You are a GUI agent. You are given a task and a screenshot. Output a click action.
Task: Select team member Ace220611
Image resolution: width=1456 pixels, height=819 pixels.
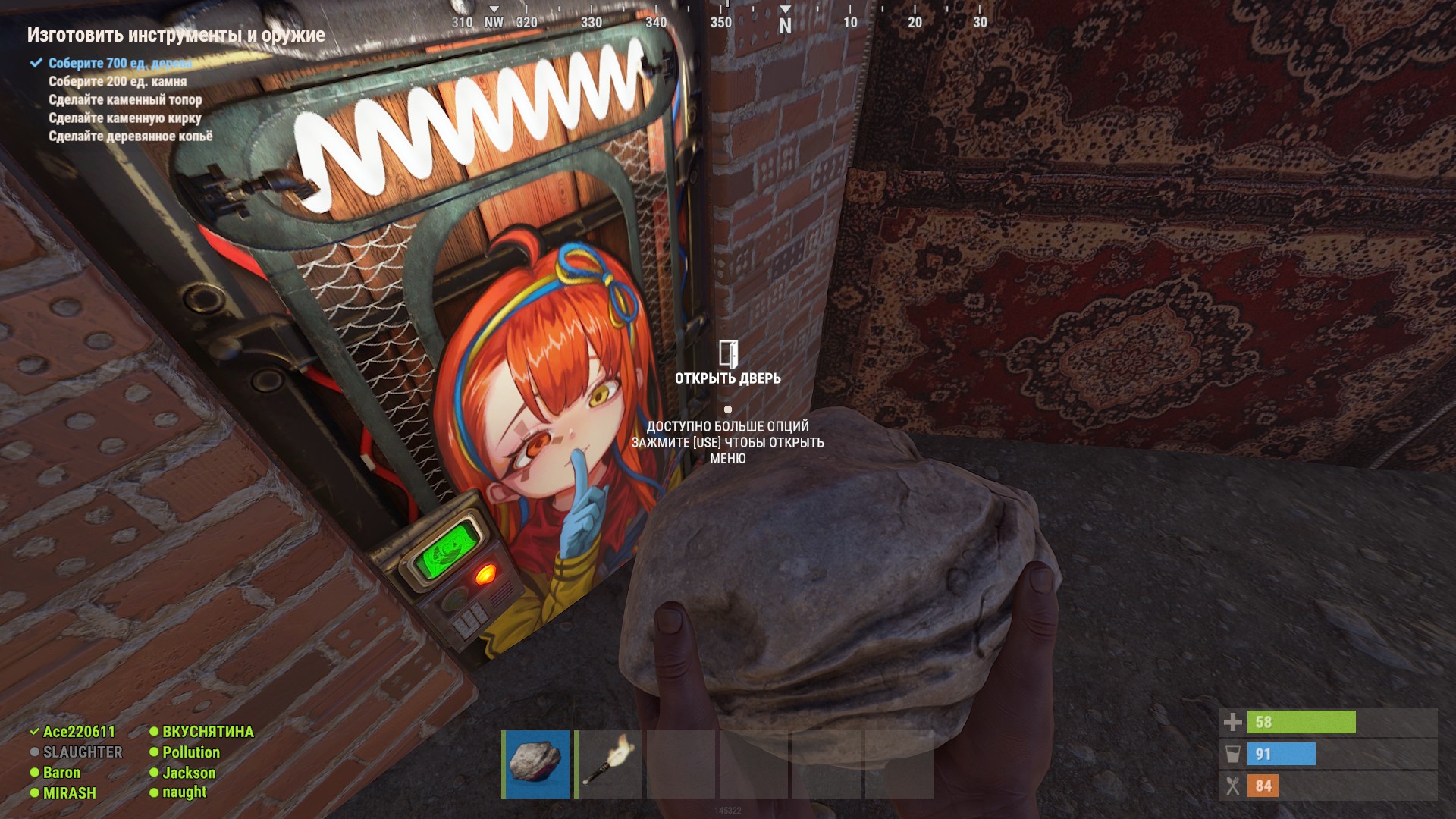coord(79,732)
